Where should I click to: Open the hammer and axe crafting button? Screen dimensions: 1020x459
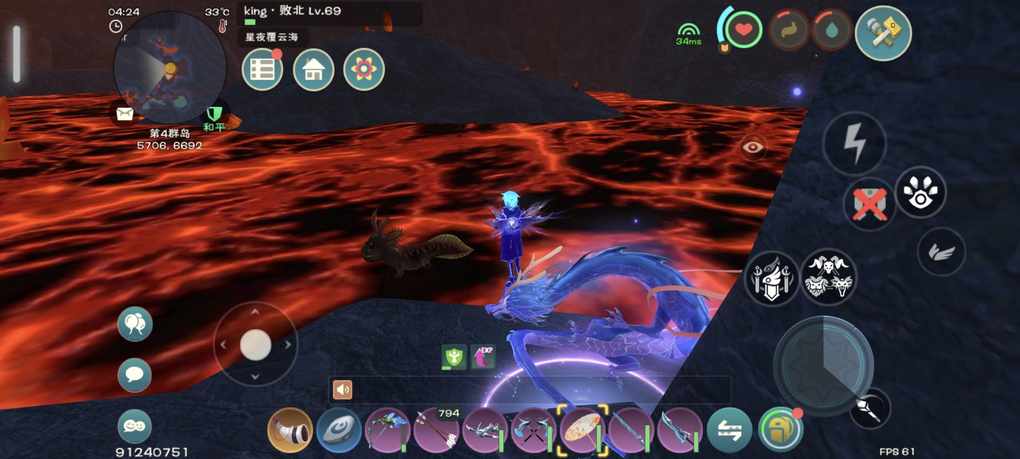tap(883, 33)
